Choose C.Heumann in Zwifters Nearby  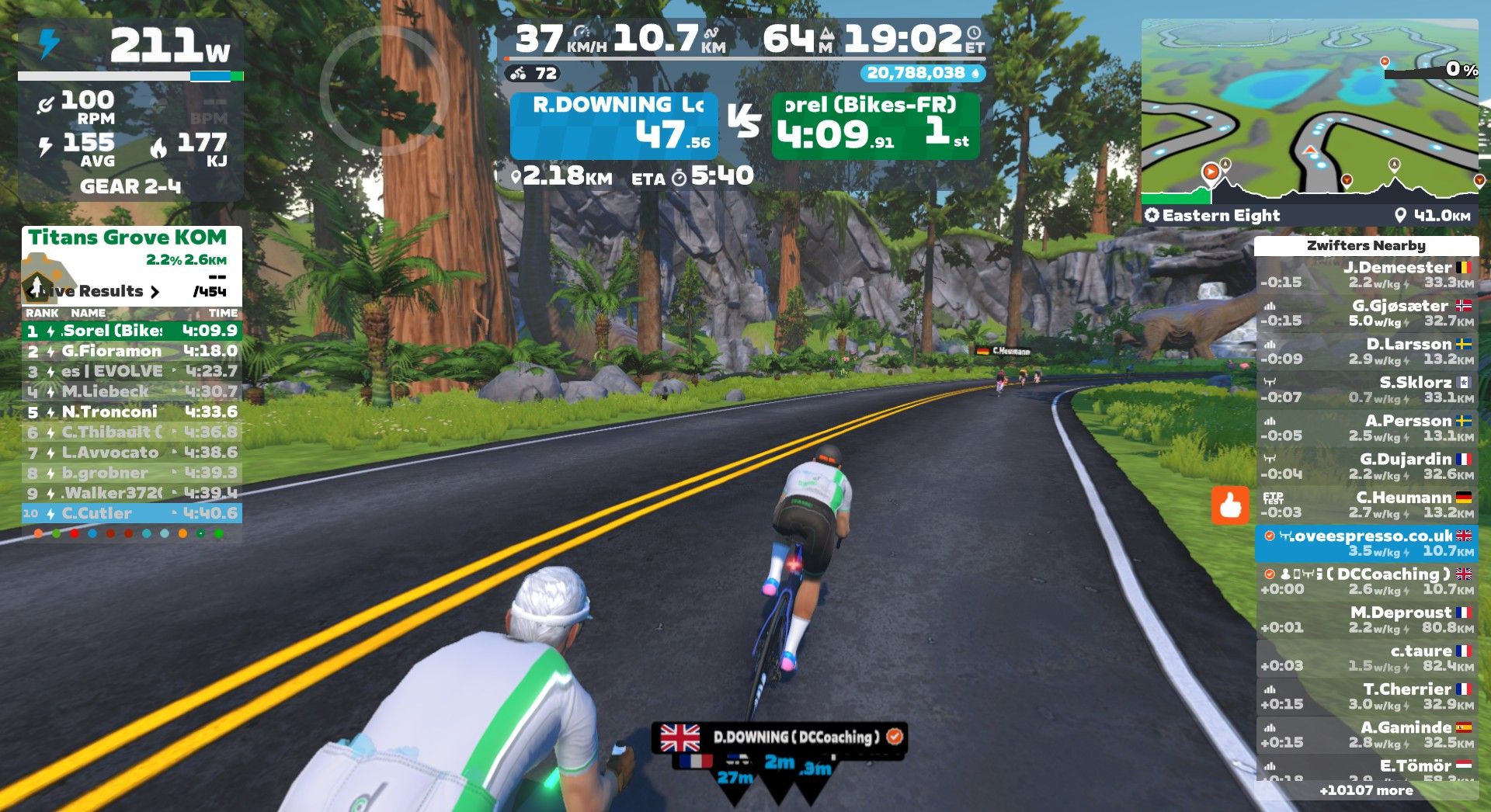(1367, 505)
